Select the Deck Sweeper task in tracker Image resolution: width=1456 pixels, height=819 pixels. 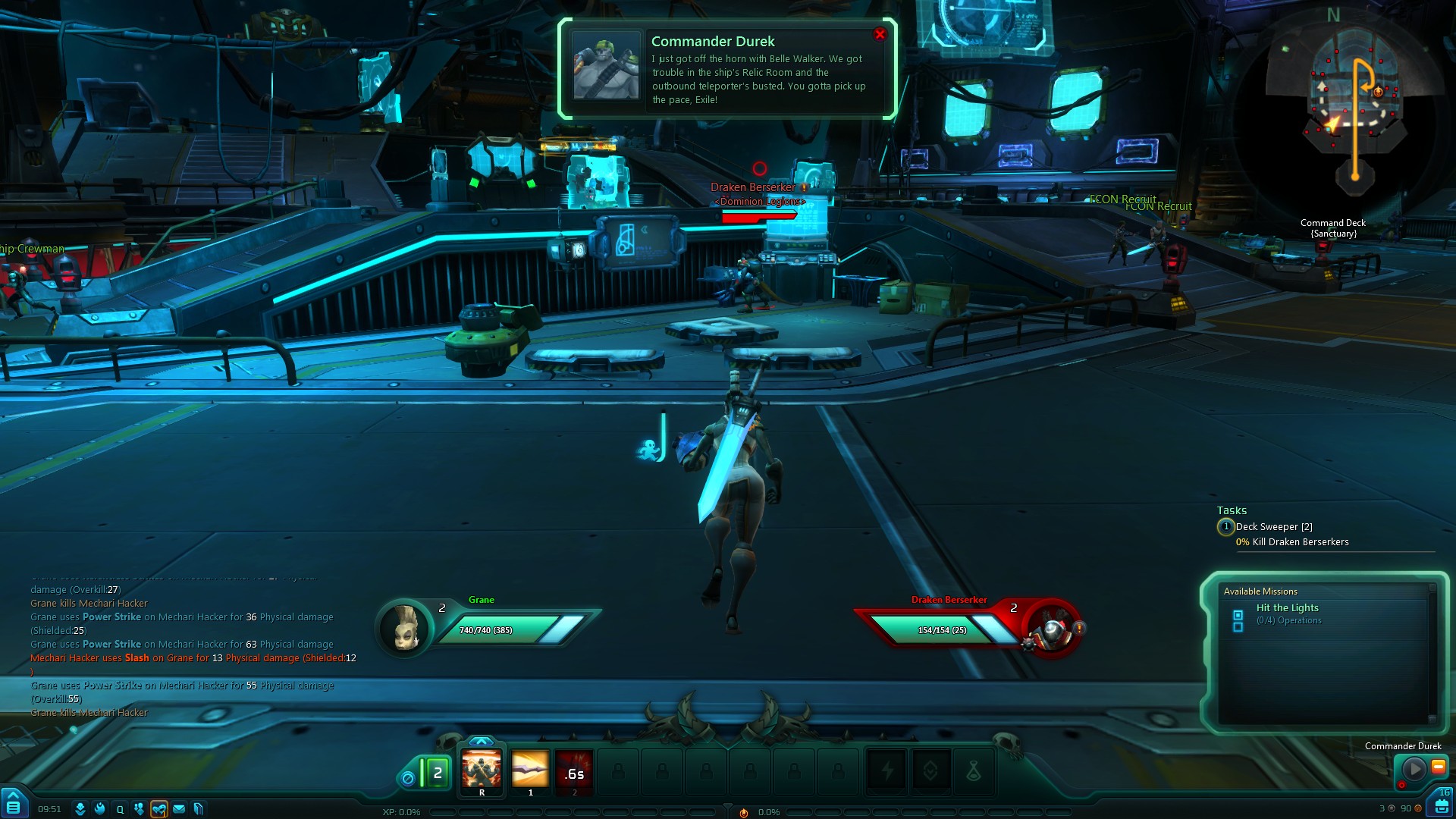coord(1273,527)
